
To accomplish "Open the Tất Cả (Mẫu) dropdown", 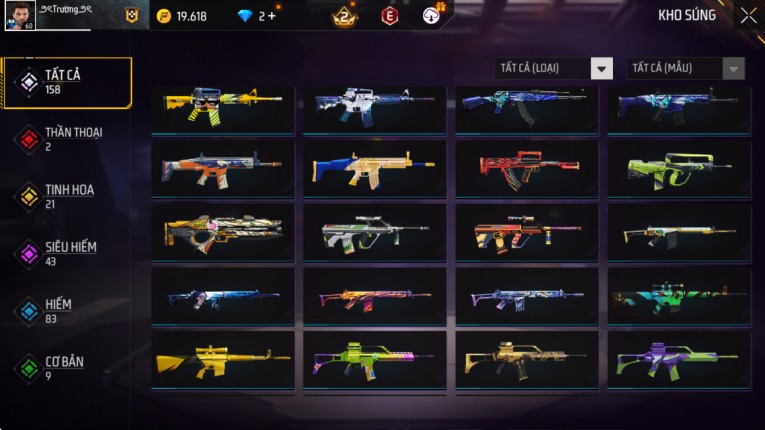I will point(685,68).
